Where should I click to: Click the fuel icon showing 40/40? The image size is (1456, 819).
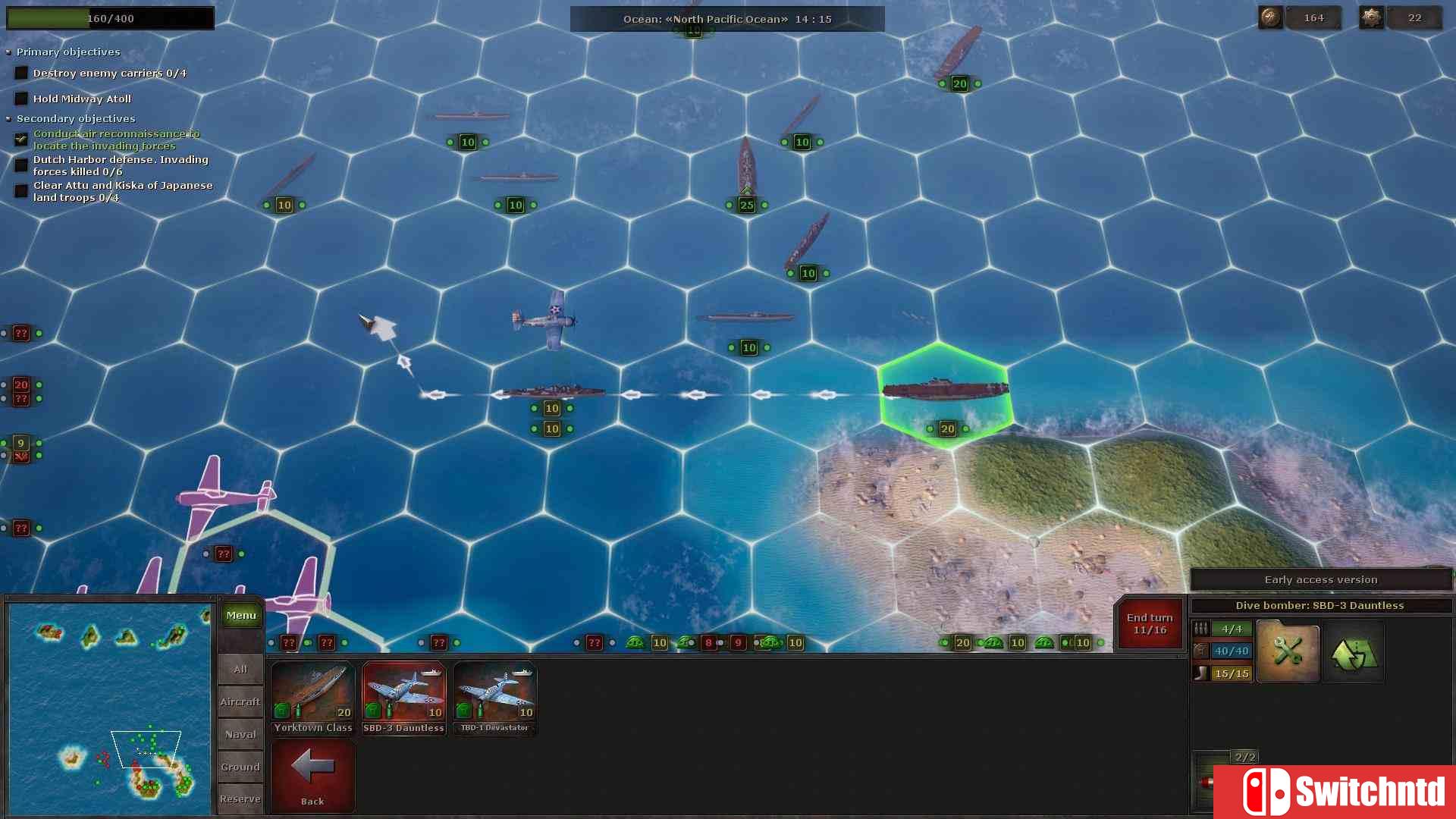coord(1202,651)
